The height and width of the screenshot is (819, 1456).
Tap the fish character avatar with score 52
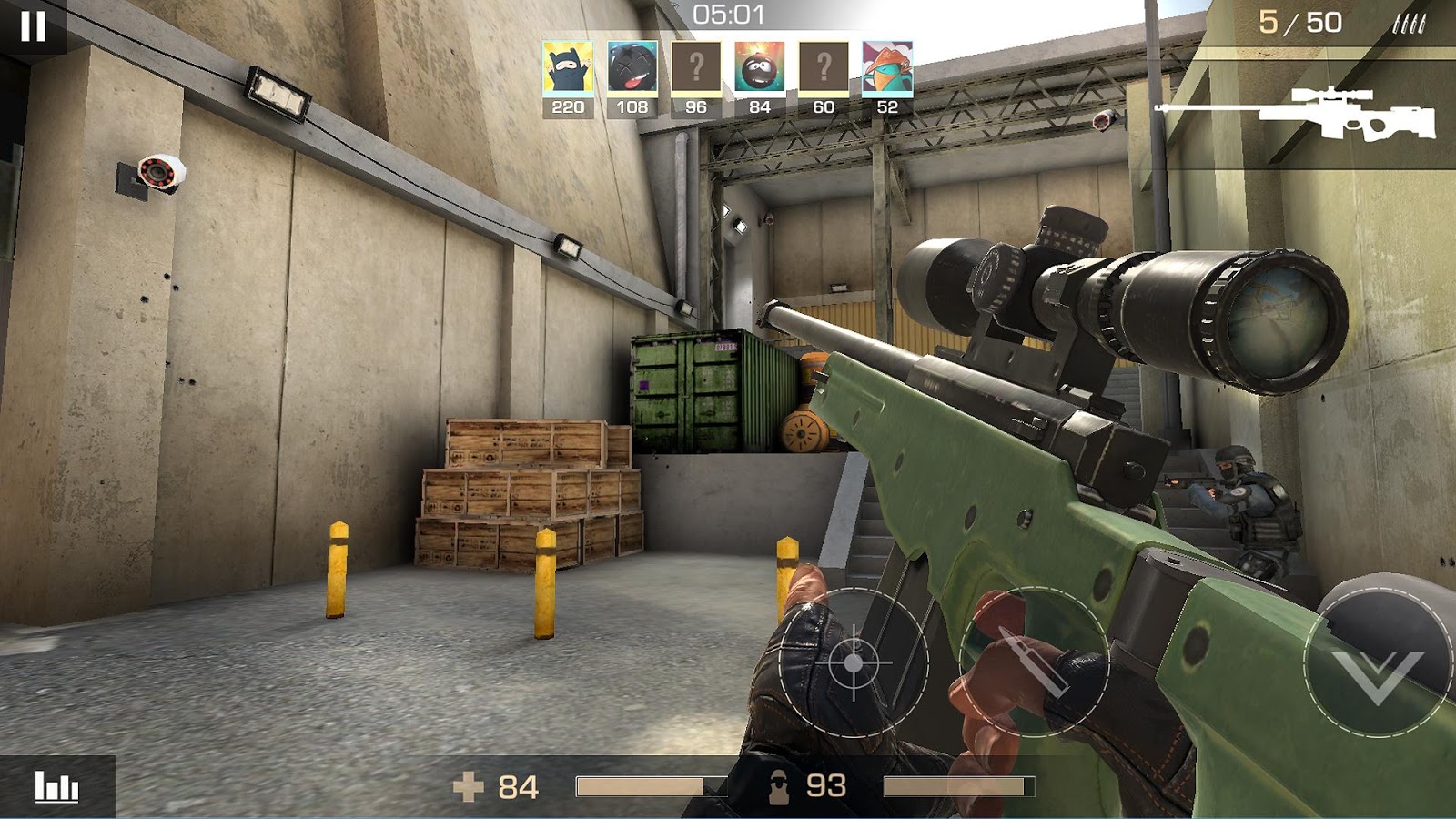point(886,68)
